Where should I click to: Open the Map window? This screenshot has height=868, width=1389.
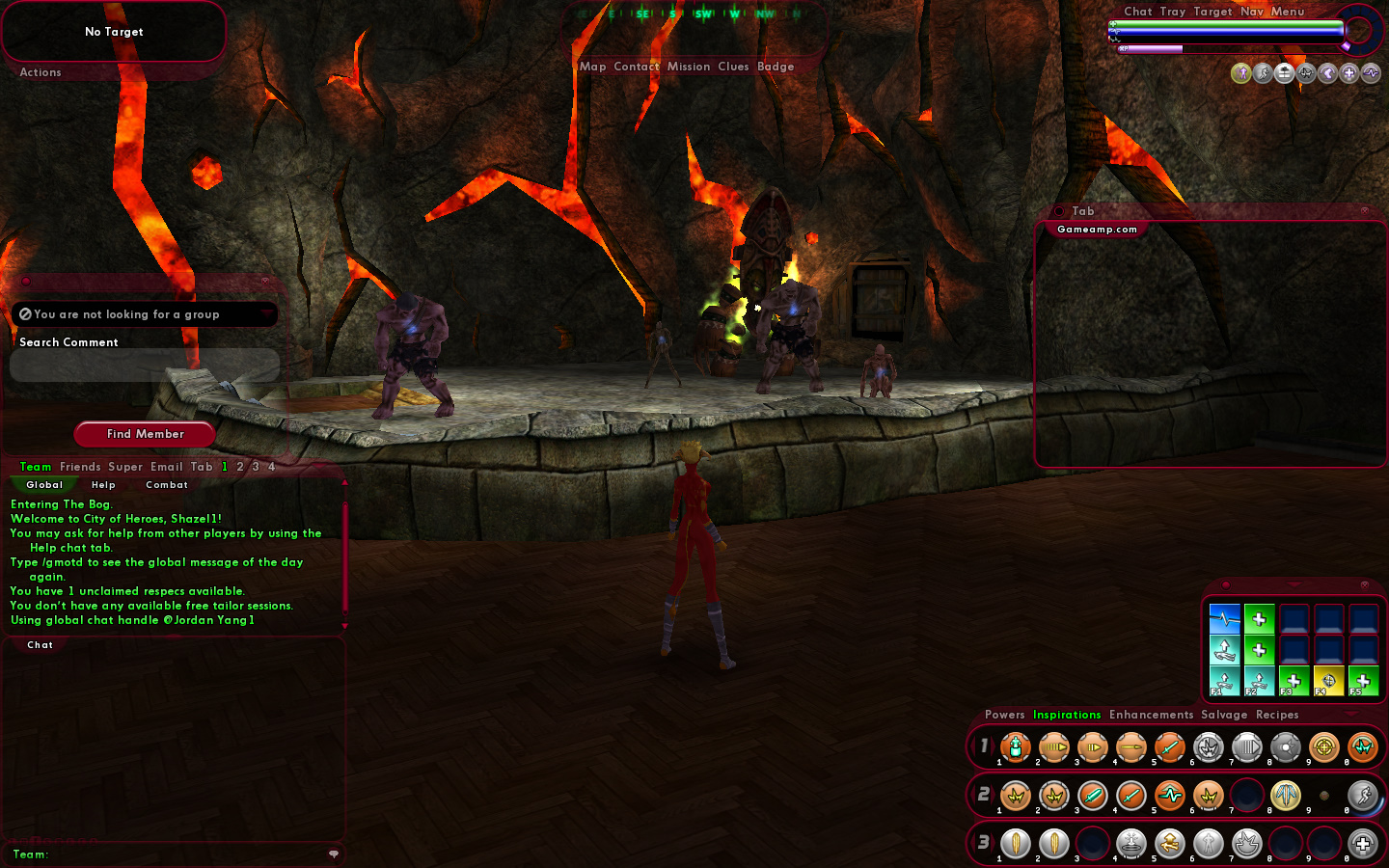592,67
